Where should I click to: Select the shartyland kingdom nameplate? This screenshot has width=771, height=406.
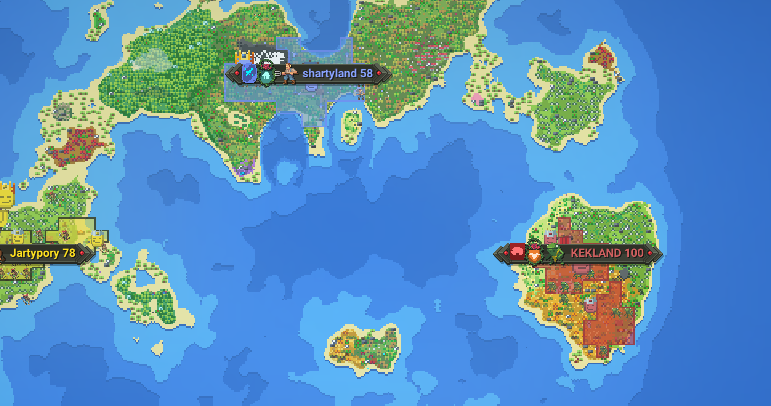pos(337,73)
